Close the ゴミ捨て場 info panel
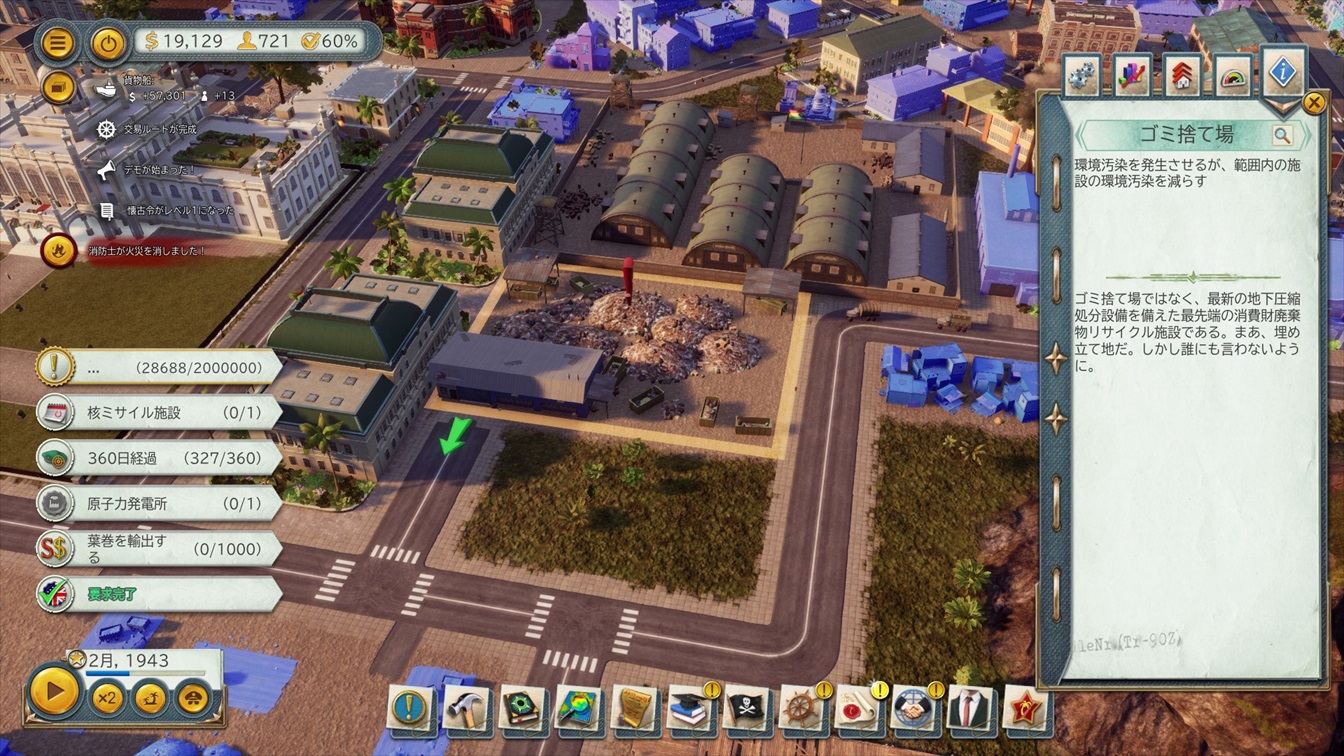 1314,102
